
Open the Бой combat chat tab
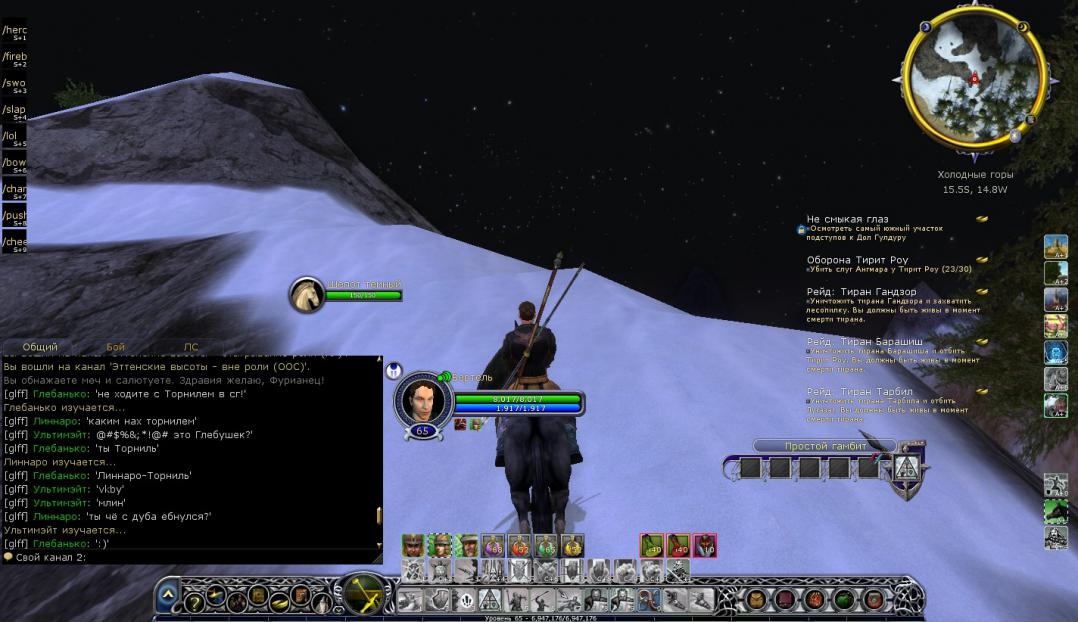point(115,347)
